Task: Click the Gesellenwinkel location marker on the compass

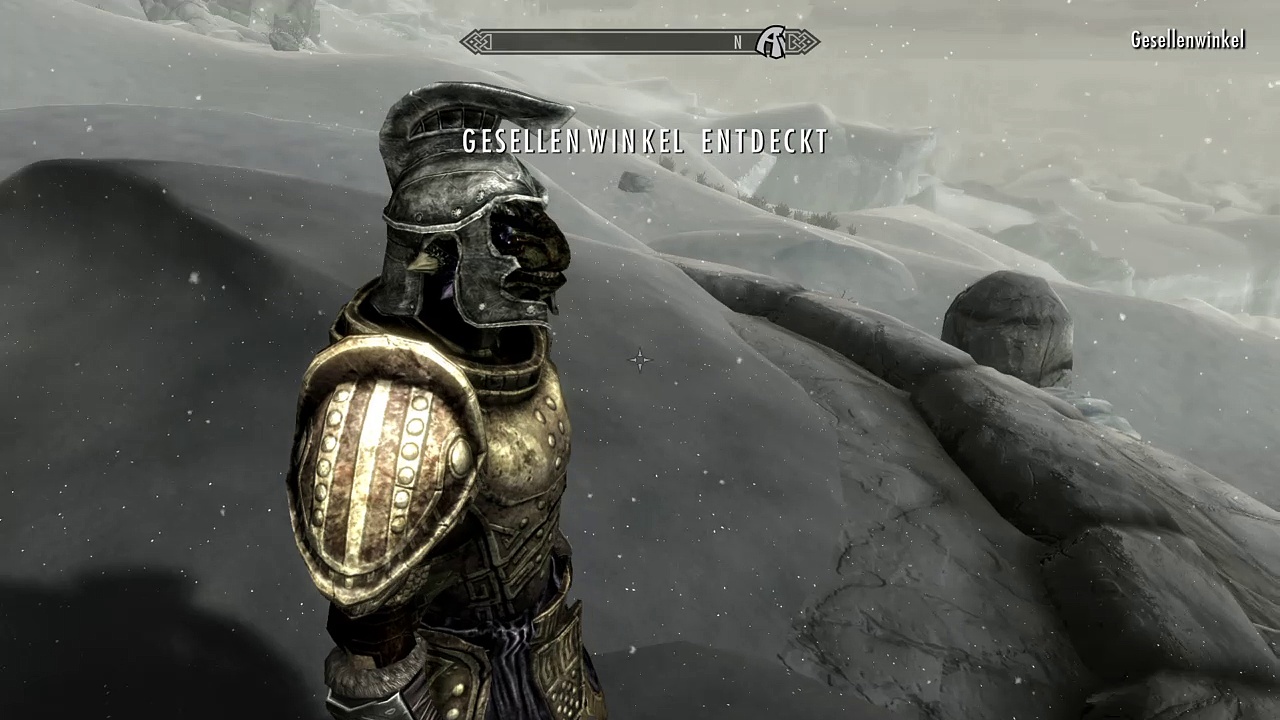Action: tap(770, 42)
